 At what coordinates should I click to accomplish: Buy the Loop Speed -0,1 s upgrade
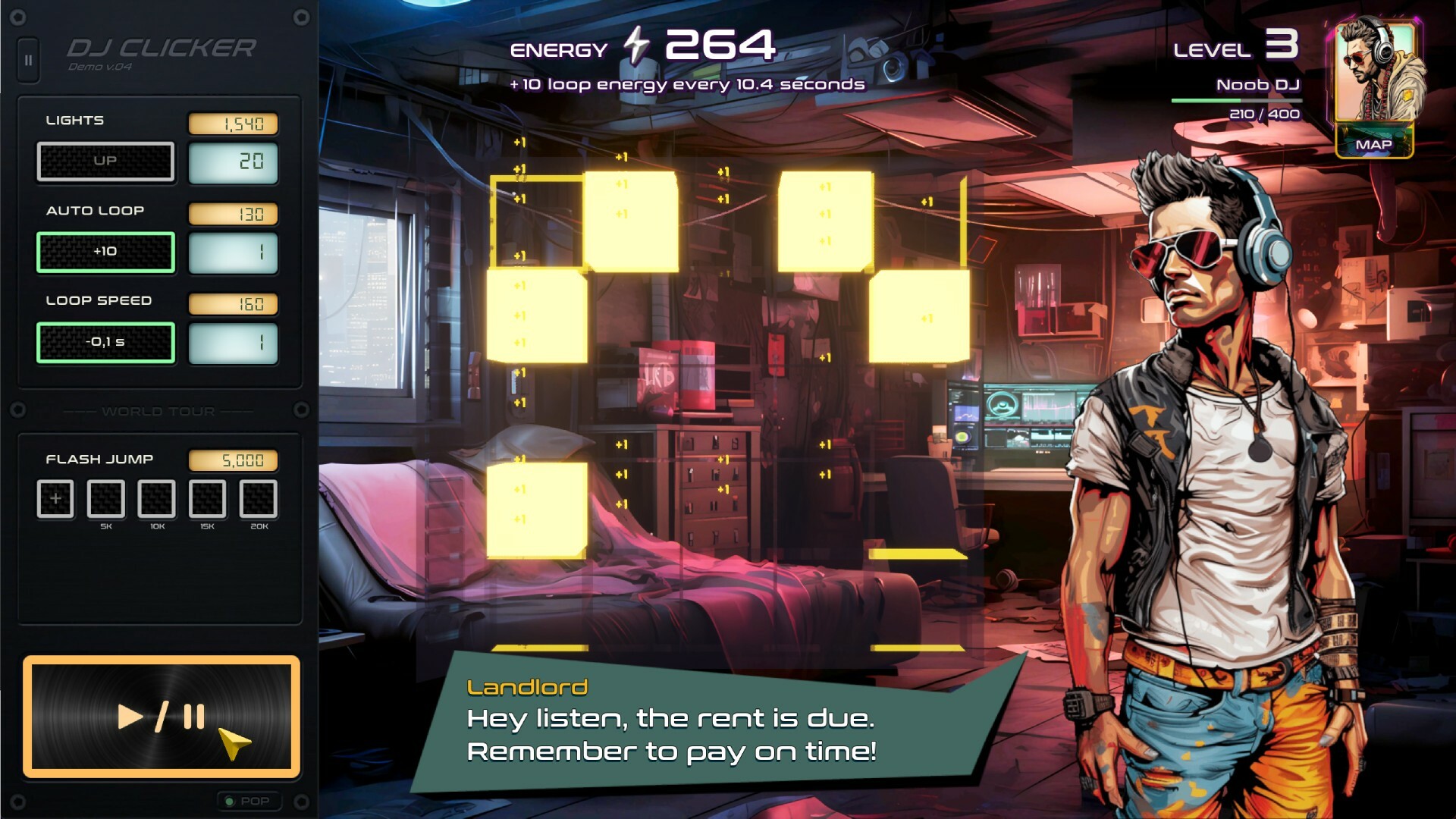click(x=105, y=342)
